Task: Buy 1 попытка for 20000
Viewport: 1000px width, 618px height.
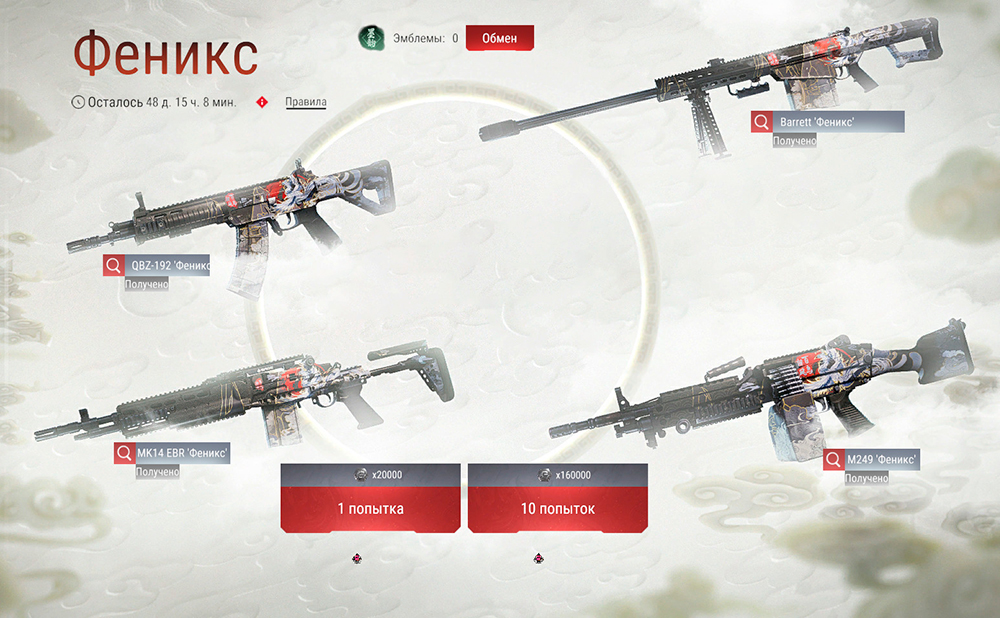Action: tap(370, 508)
